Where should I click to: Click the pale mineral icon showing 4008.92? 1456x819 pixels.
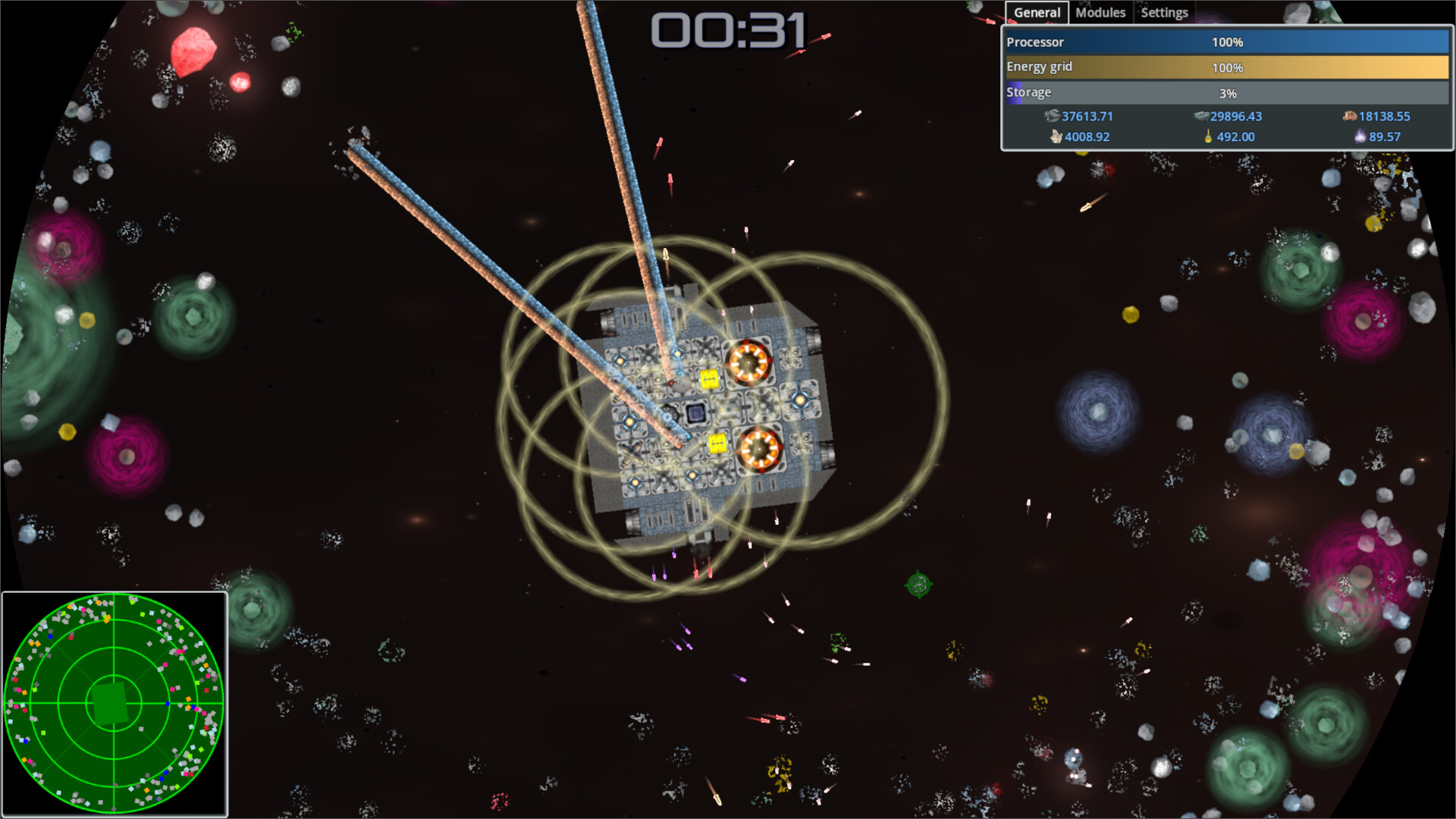click(1055, 137)
